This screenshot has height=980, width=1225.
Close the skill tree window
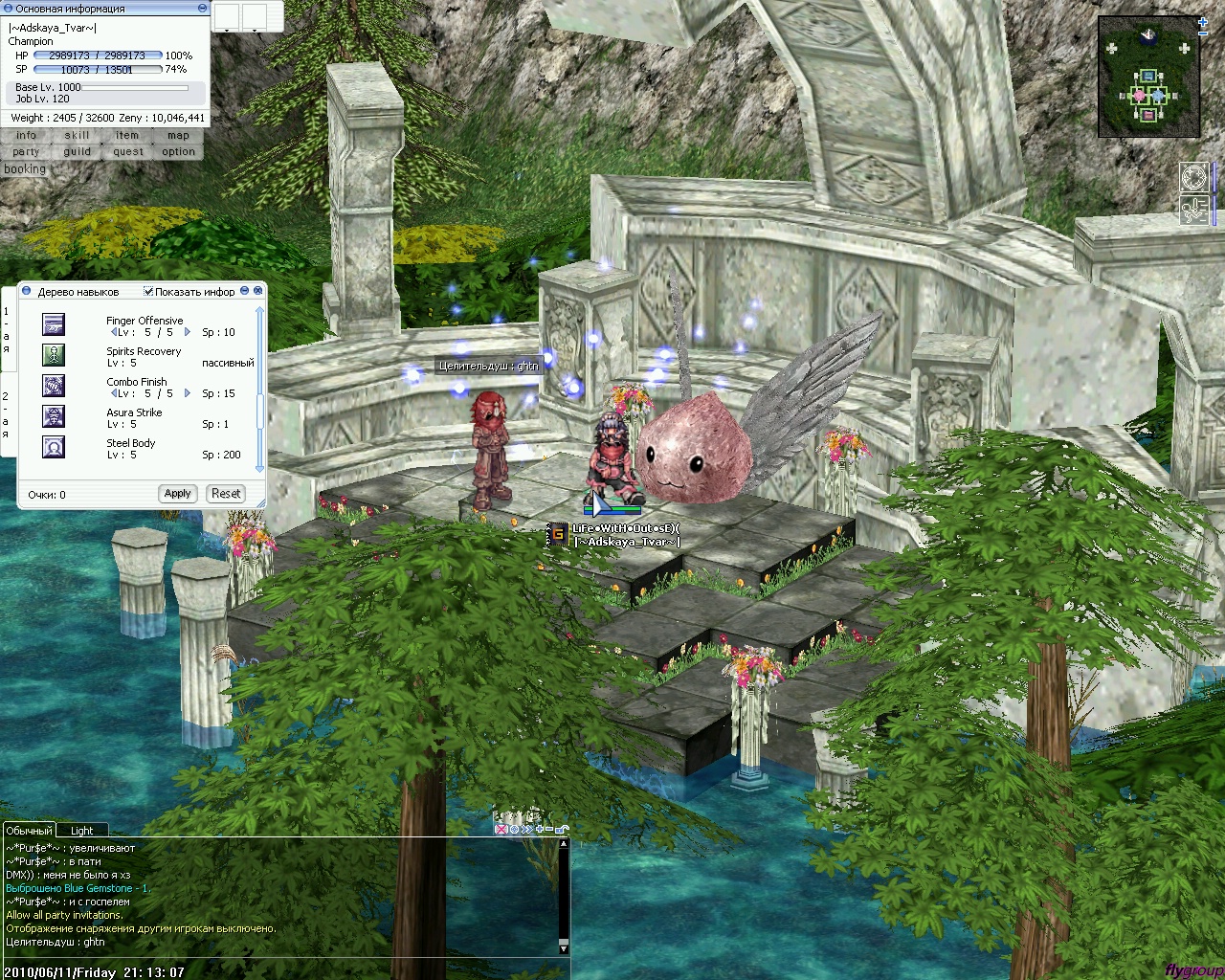pos(258,291)
